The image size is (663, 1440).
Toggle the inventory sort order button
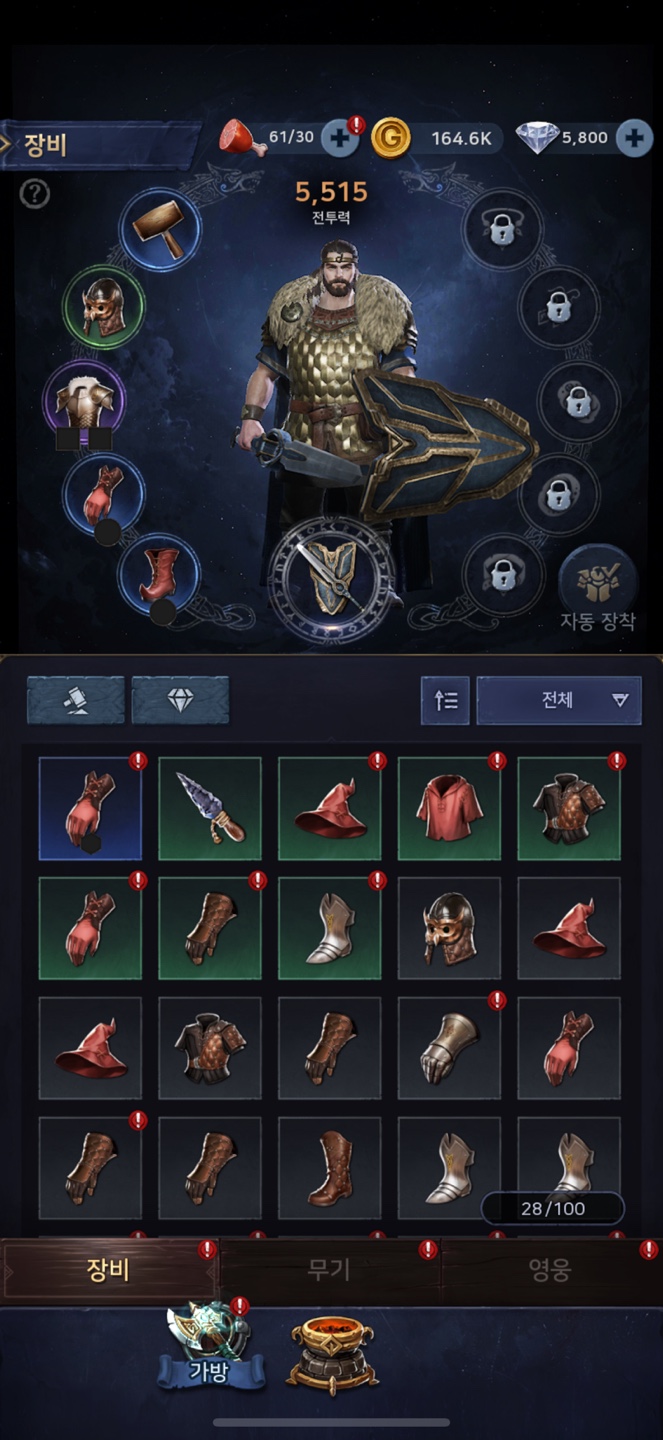(x=445, y=700)
